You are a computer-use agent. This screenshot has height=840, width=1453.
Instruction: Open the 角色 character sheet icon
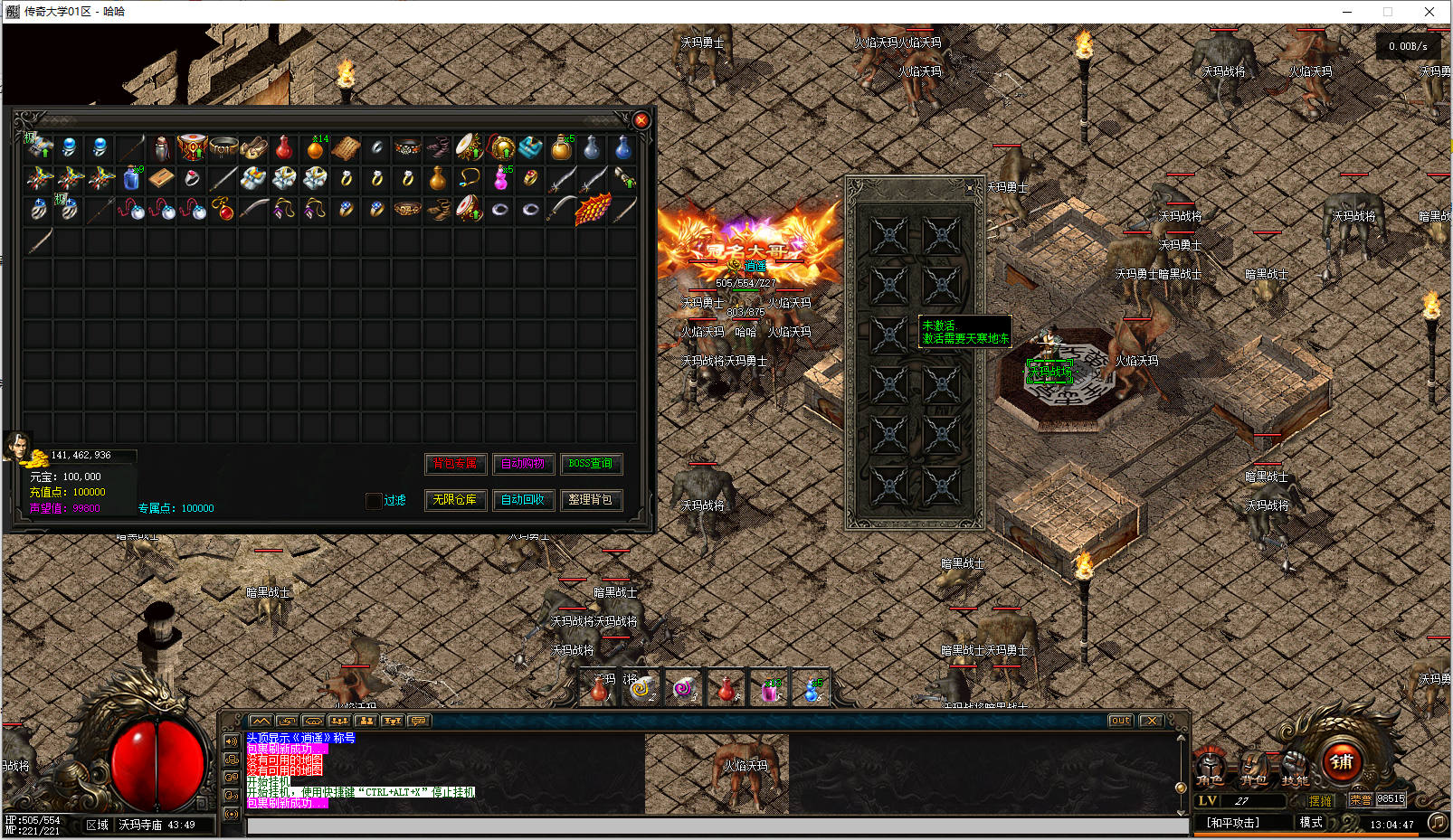(1211, 768)
